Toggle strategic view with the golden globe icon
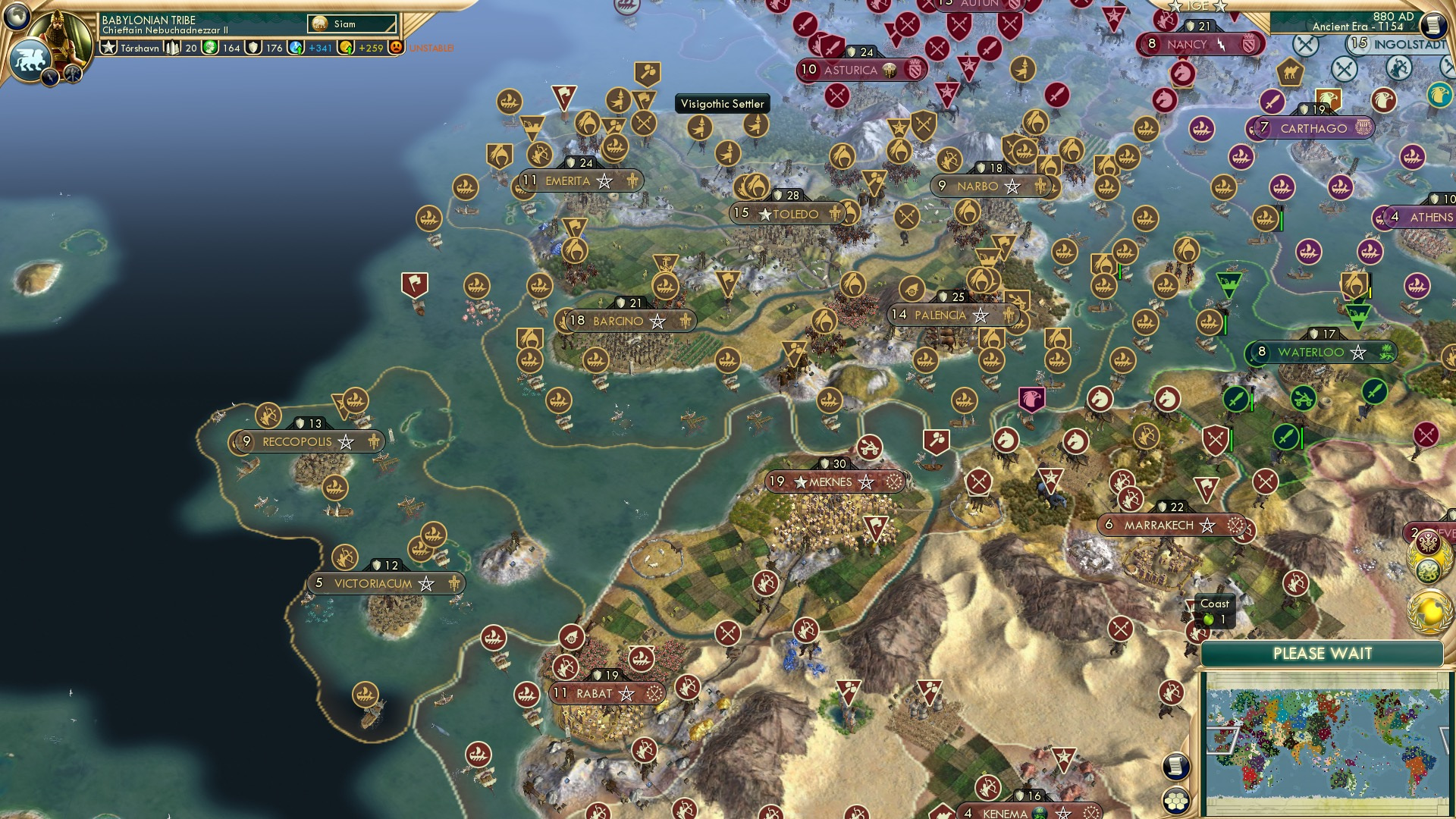Image resolution: width=1456 pixels, height=819 pixels. [x=1429, y=611]
